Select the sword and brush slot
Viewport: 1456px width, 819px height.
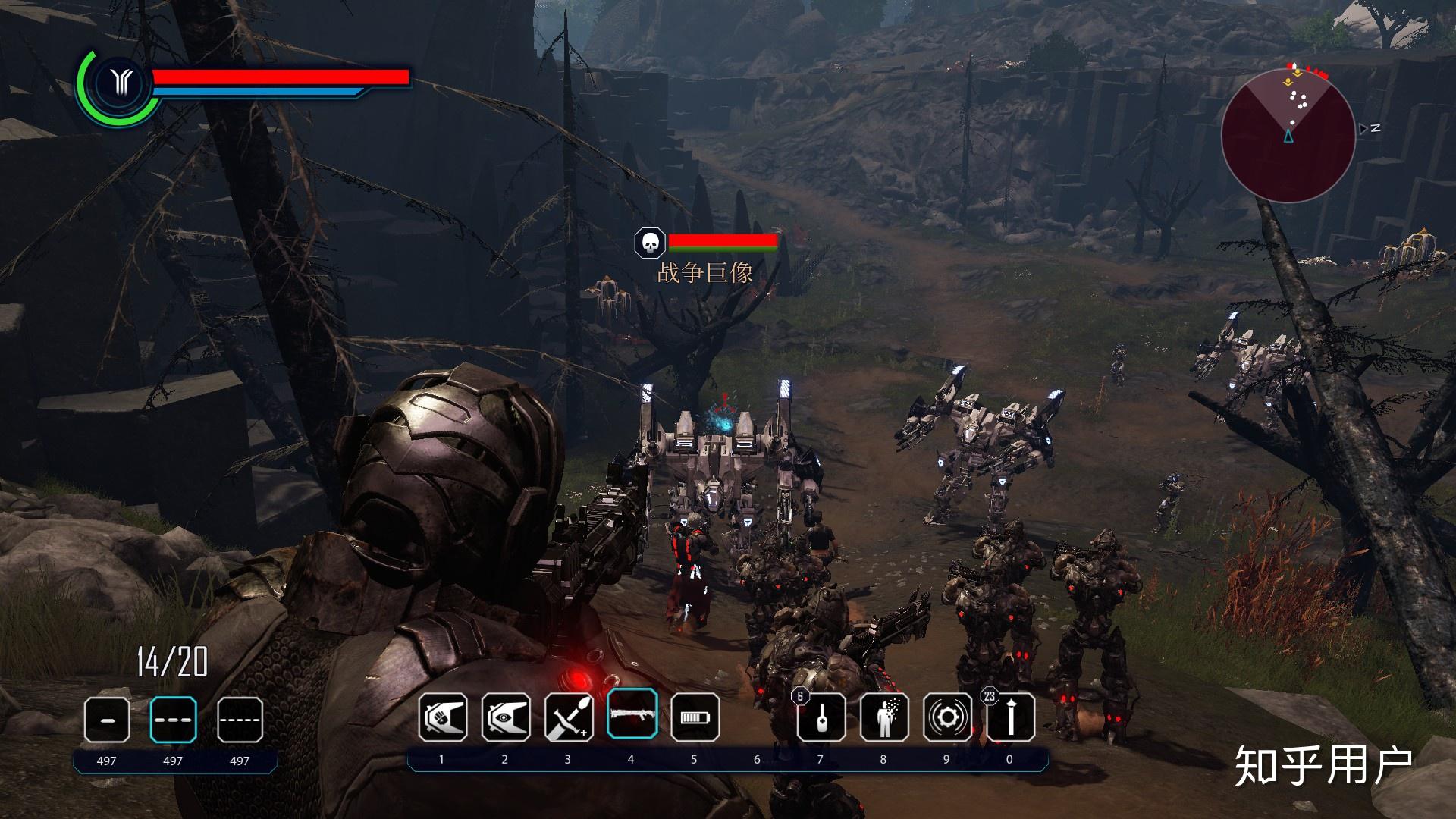click(x=569, y=717)
